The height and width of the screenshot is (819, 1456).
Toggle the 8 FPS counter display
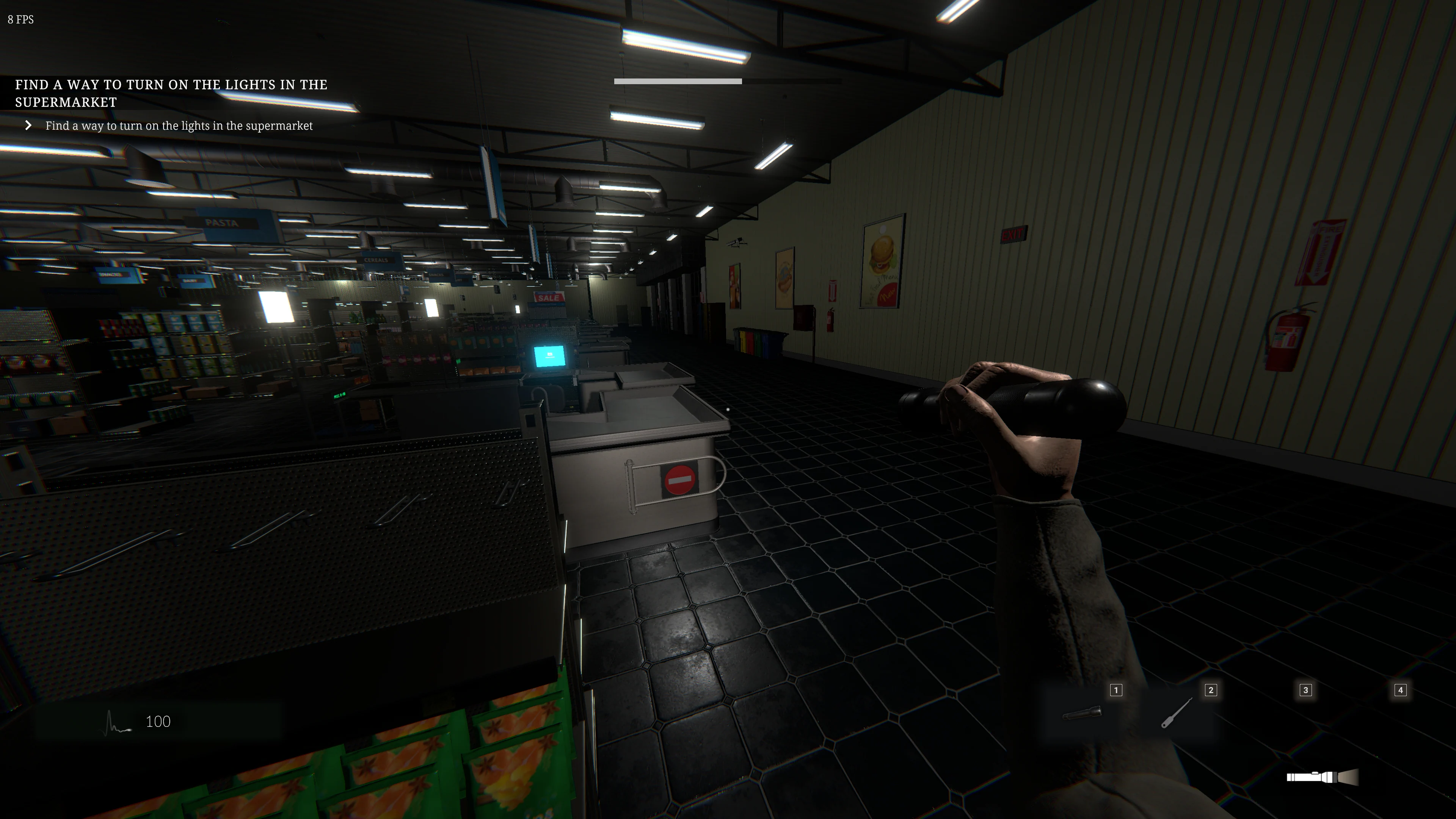pos(20,20)
